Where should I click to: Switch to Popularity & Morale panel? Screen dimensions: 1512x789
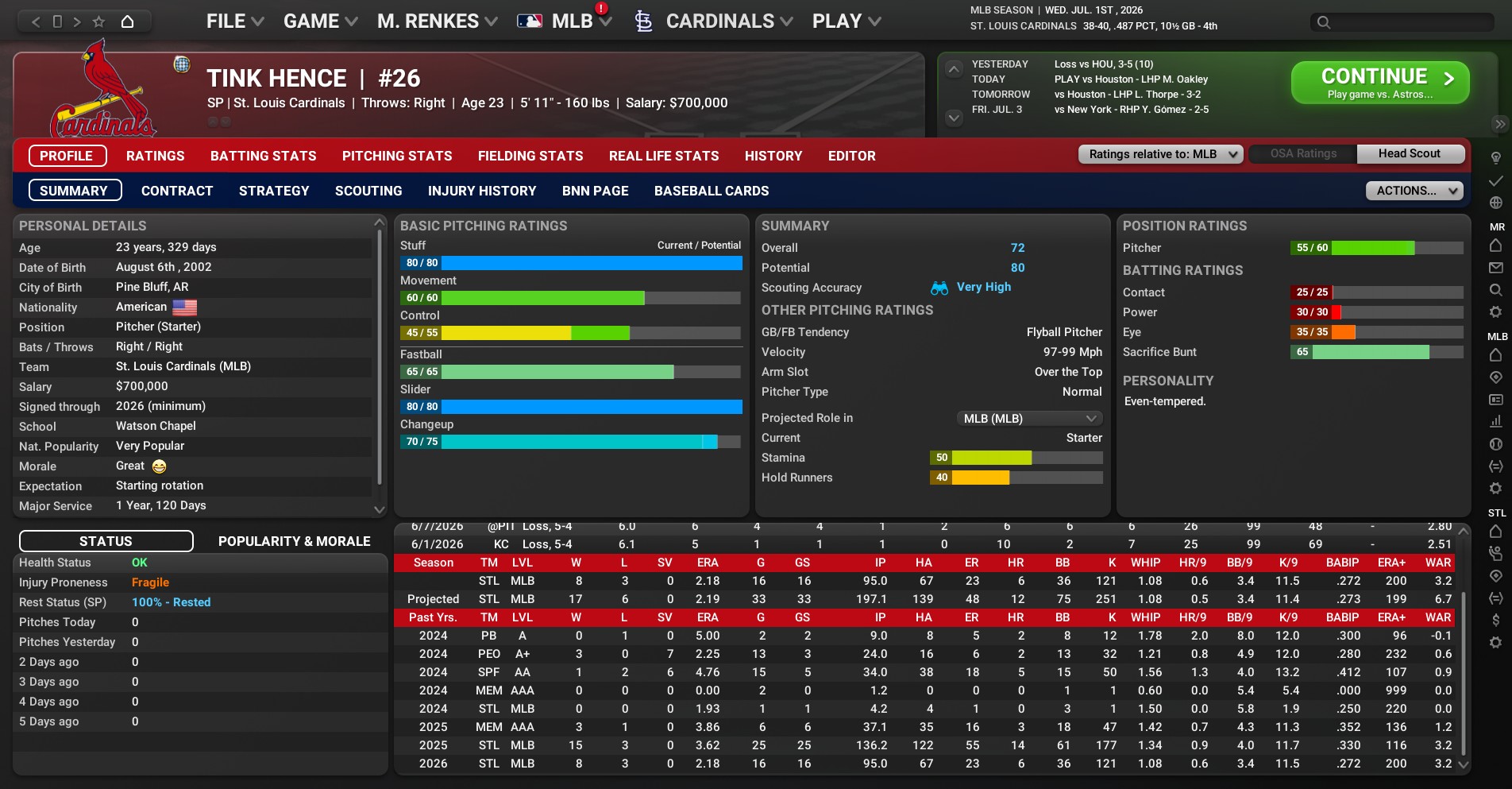[x=294, y=541]
